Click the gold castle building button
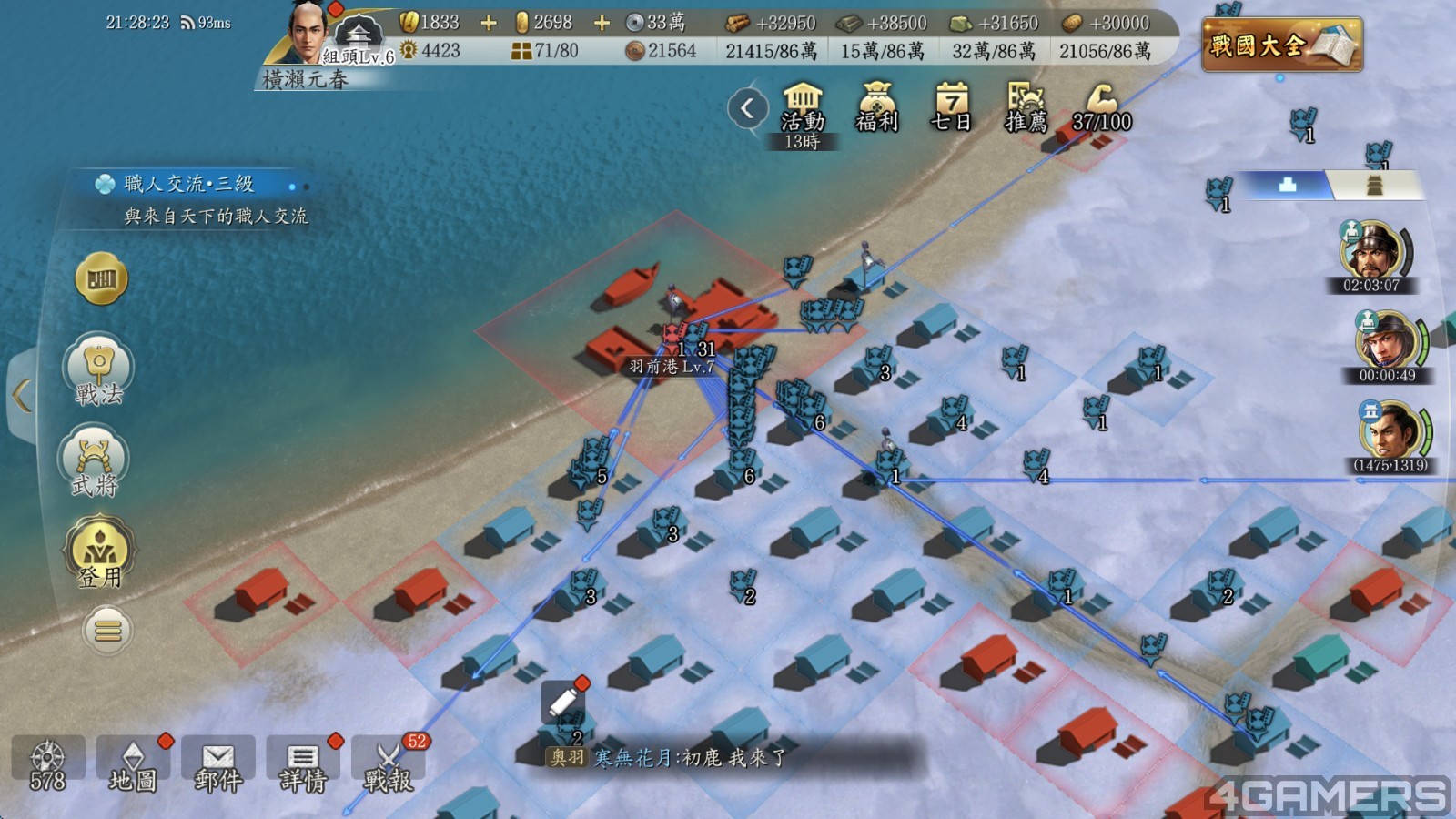The height and width of the screenshot is (819, 1456). click(x=101, y=278)
